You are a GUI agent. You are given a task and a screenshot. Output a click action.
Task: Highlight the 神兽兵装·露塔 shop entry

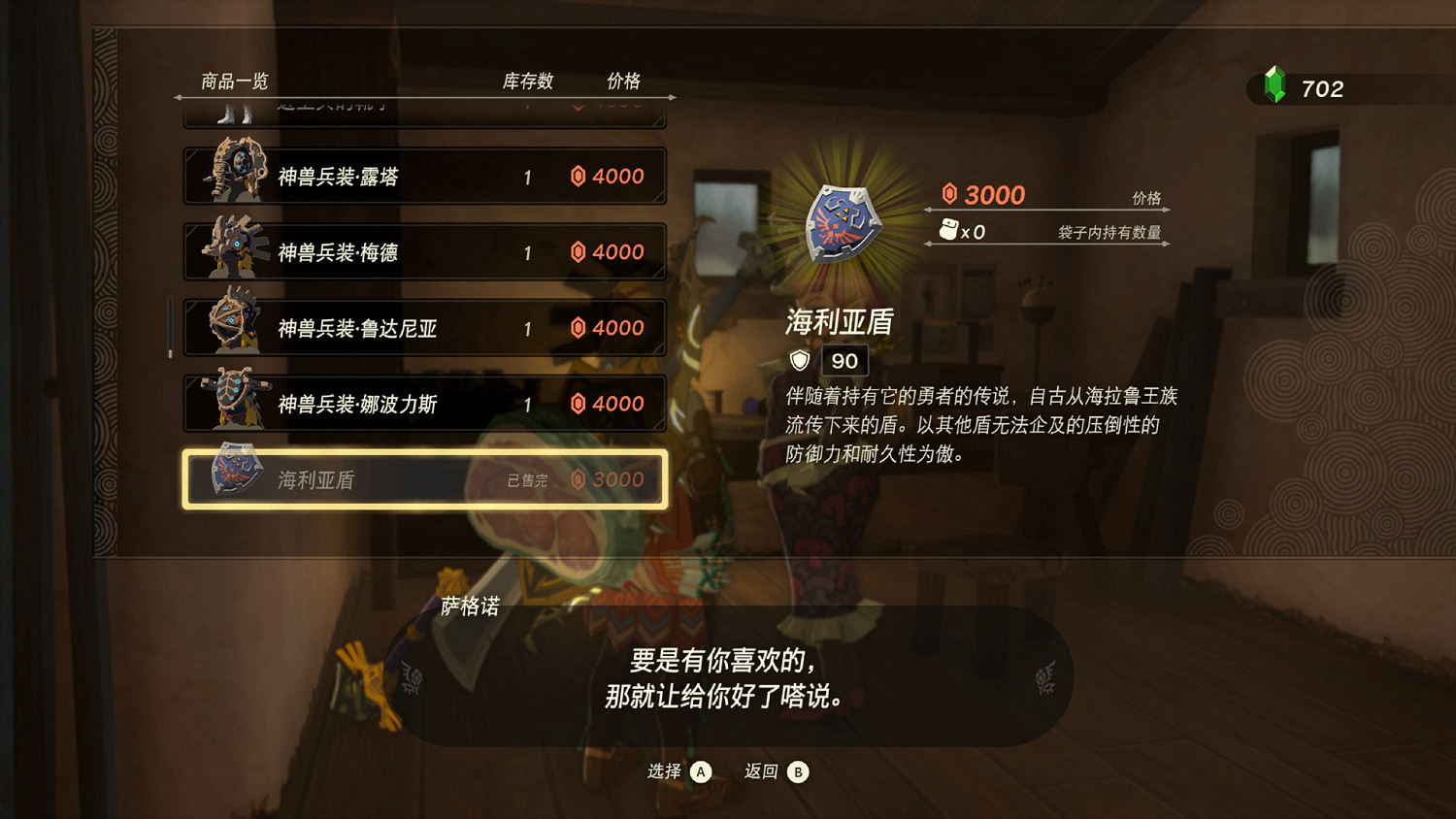point(424,175)
